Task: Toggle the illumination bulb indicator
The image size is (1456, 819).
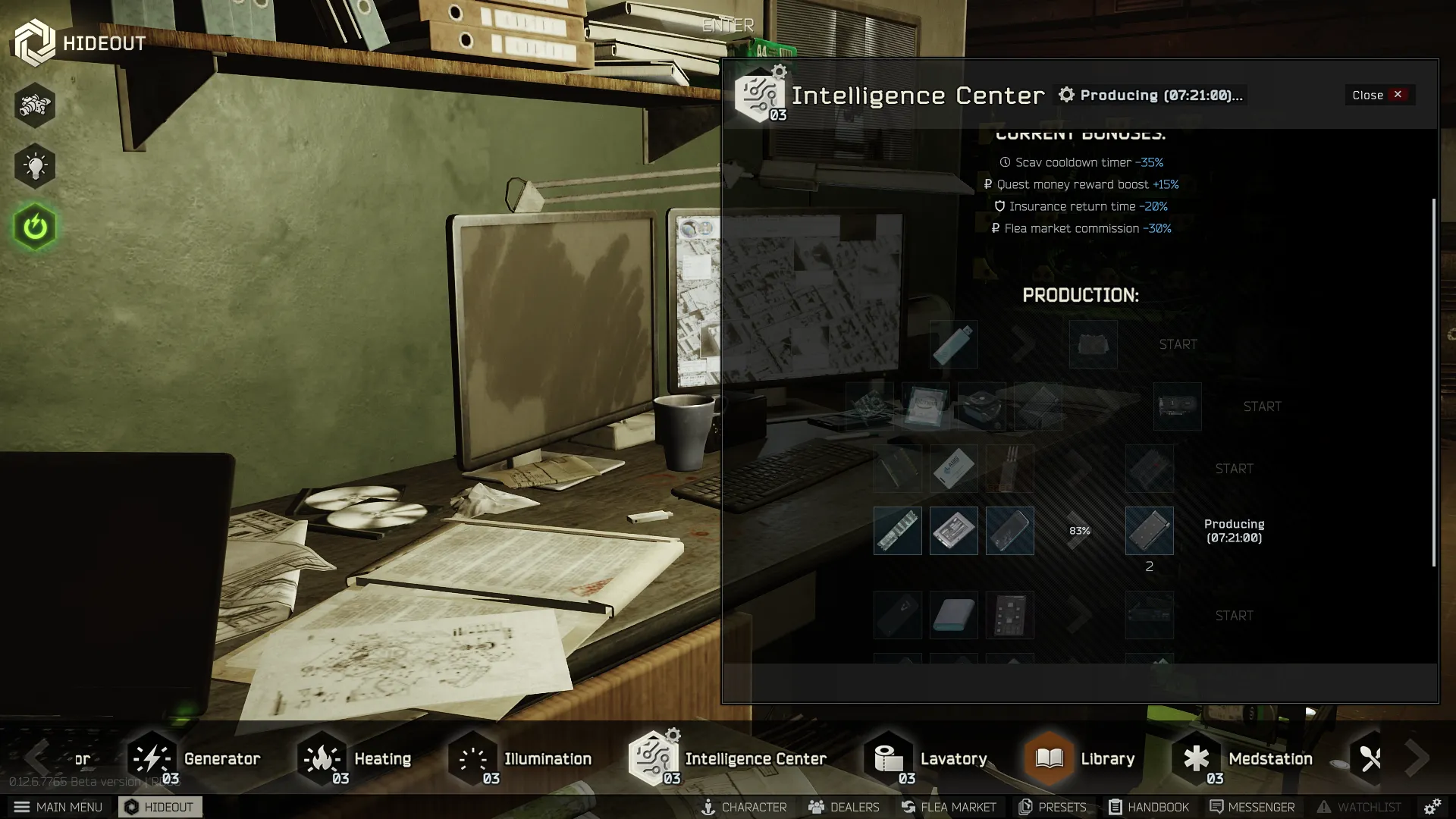Action: click(x=35, y=165)
